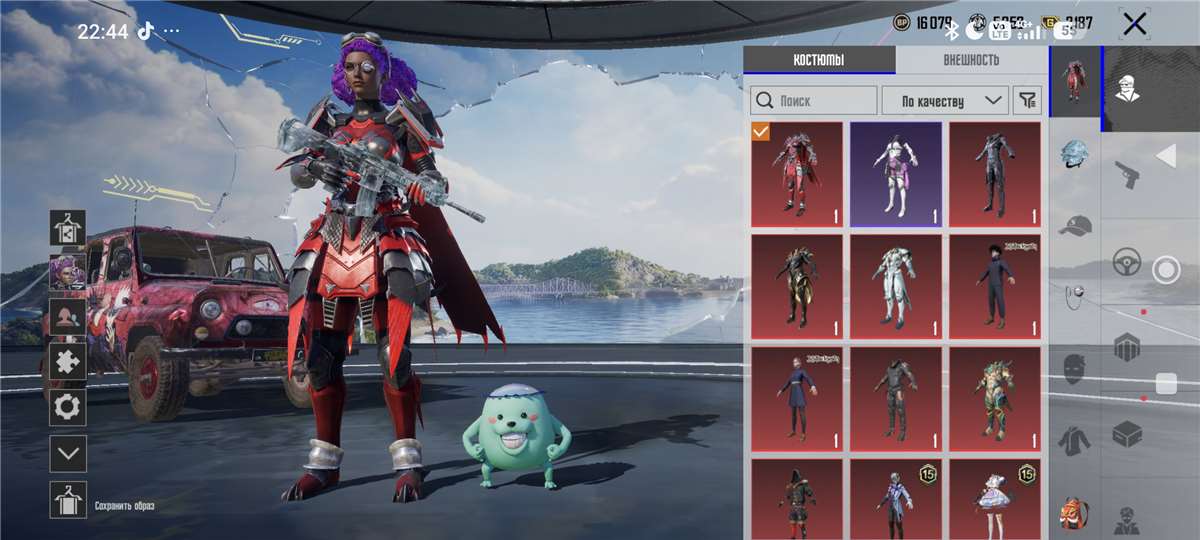Switch to the Внешность tab

click(x=970, y=60)
